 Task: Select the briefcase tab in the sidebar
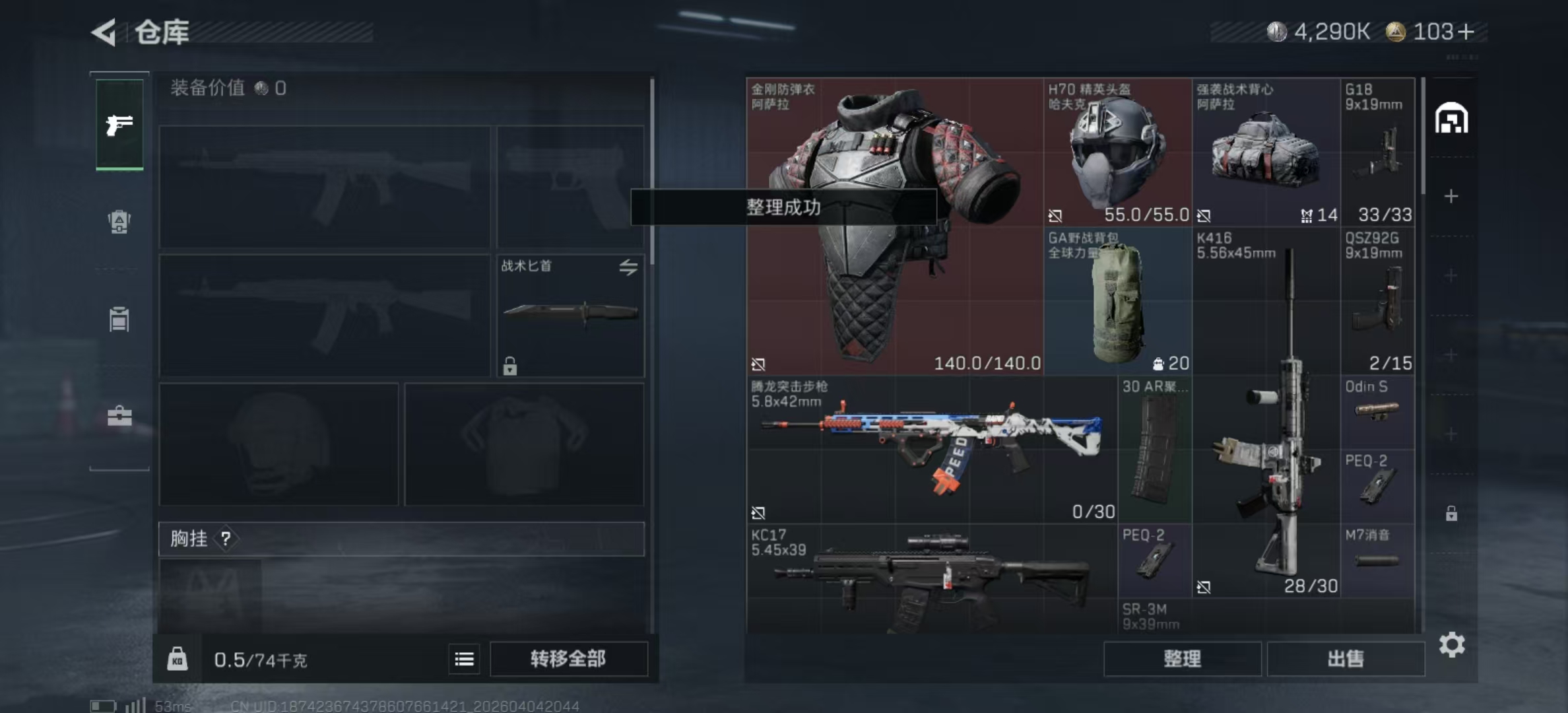coord(119,416)
